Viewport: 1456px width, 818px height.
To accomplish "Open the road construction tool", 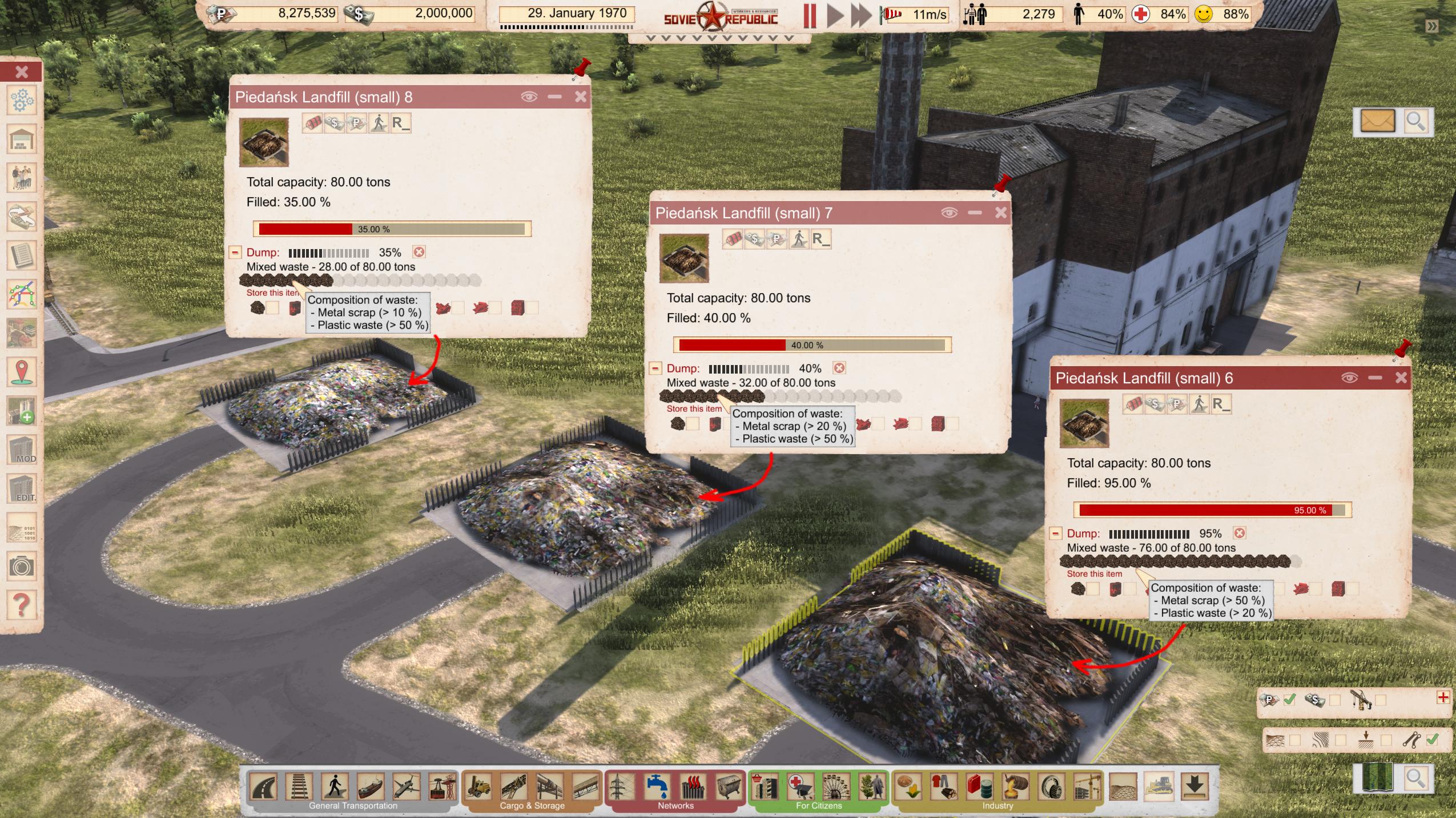I will click(x=264, y=787).
